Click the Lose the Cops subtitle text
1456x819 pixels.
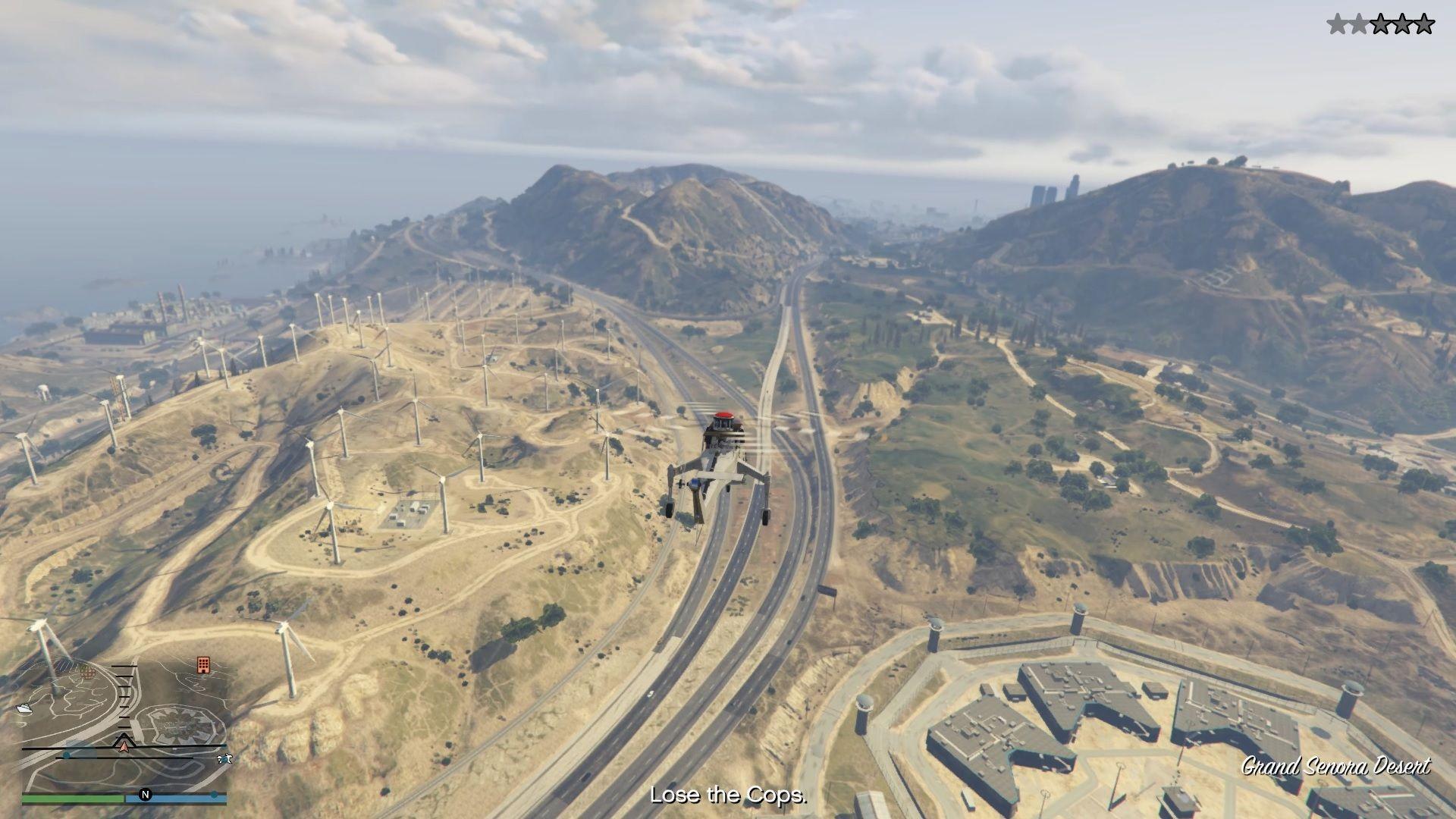pos(727,795)
